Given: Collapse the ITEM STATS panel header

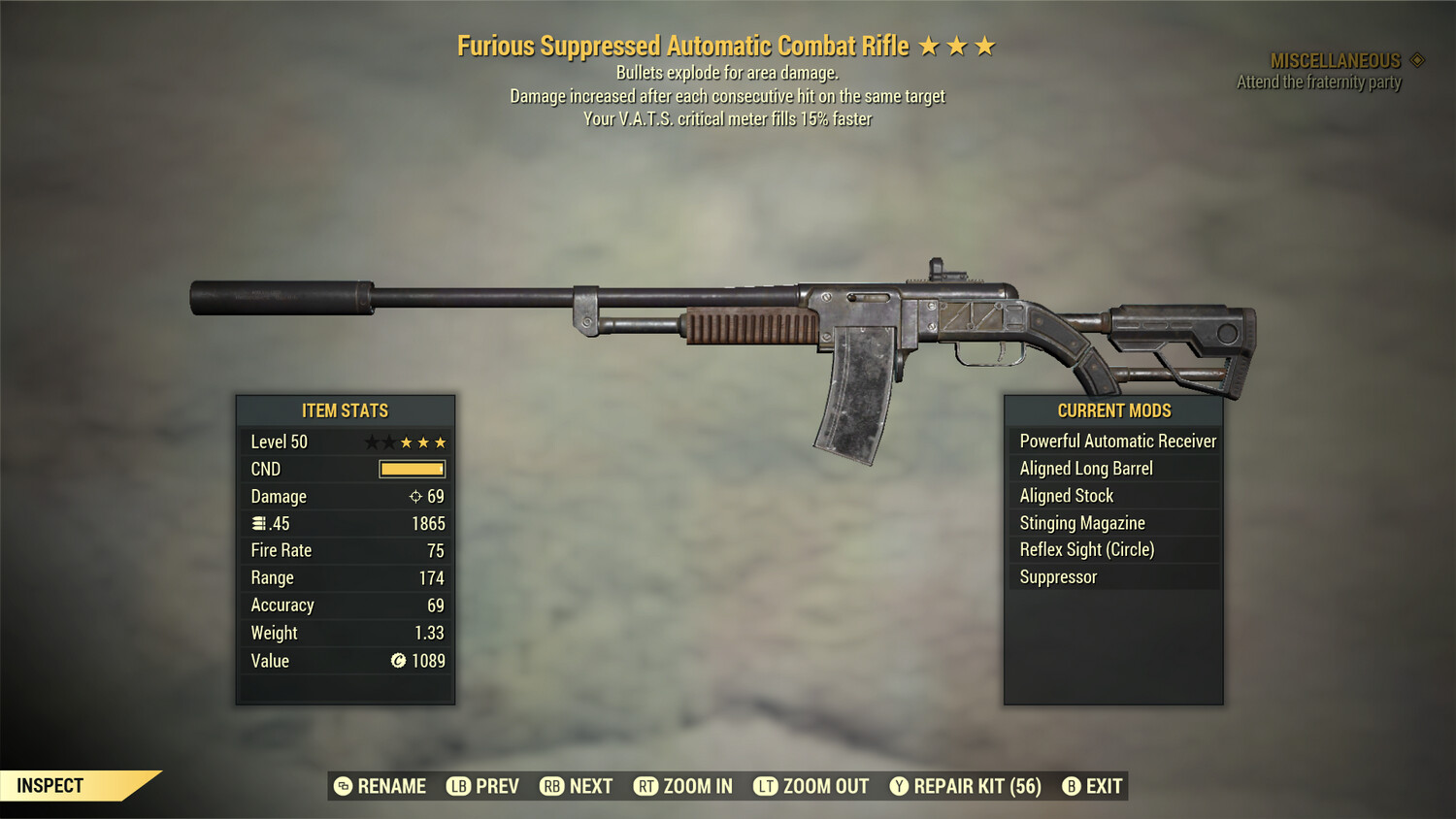Looking at the screenshot, I should [x=345, y=410].
